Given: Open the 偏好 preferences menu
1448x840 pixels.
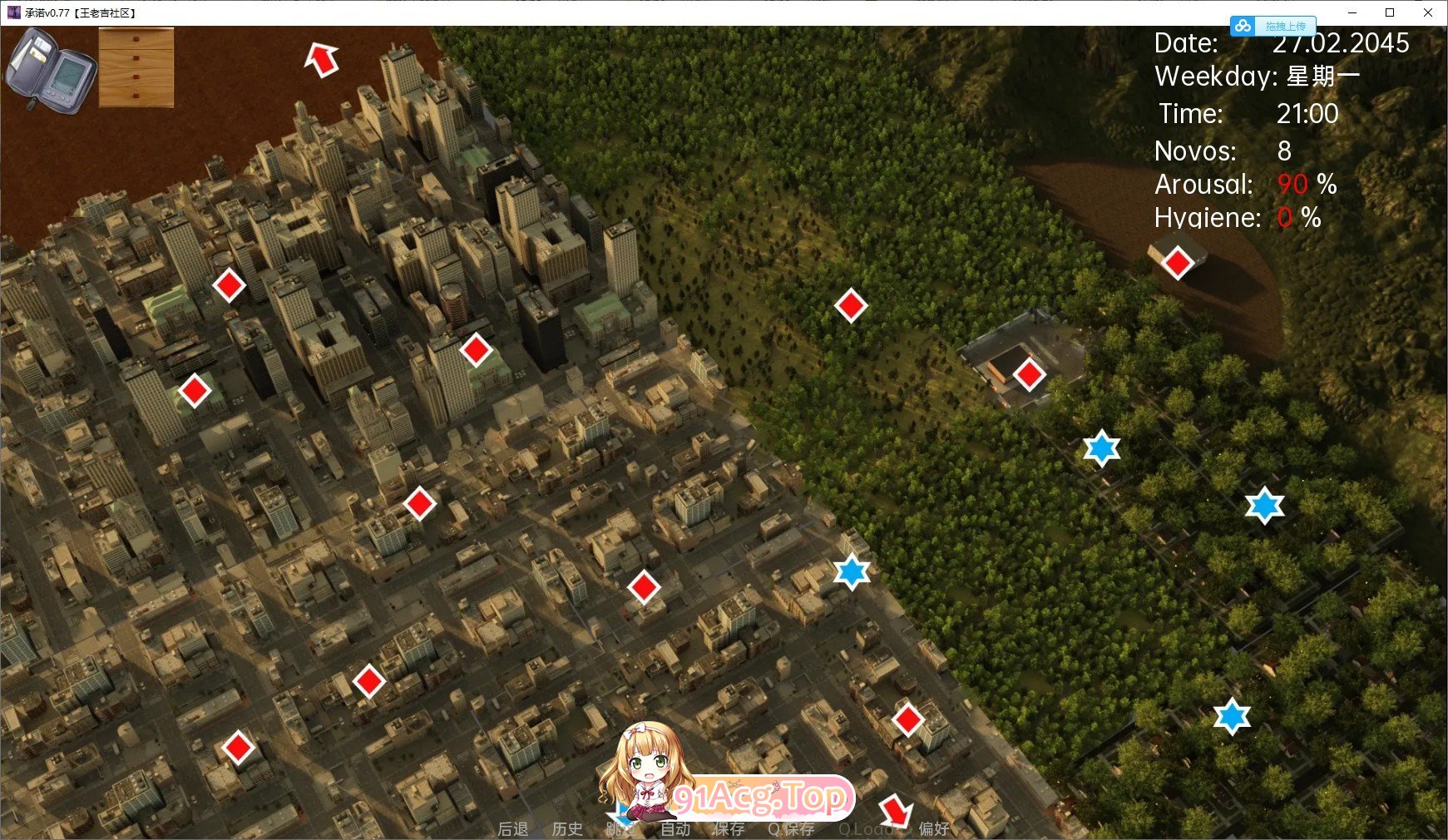Looking at the screenshot, I should click(x=935, y=828).
